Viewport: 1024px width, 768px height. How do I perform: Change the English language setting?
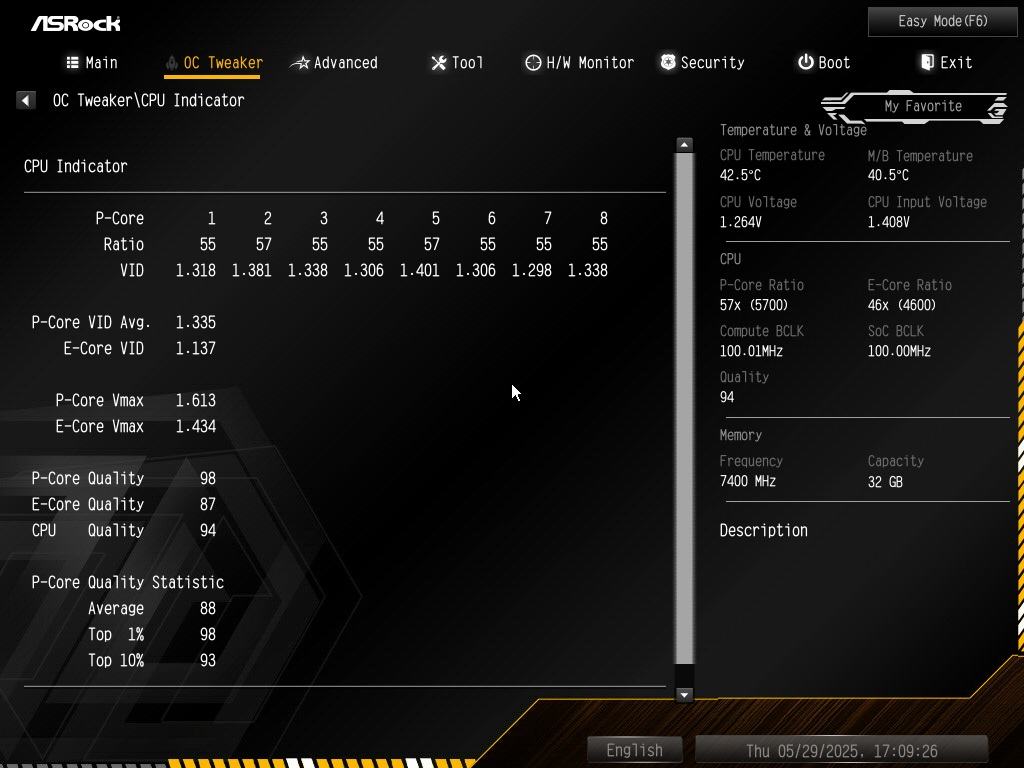coord(634,750)
